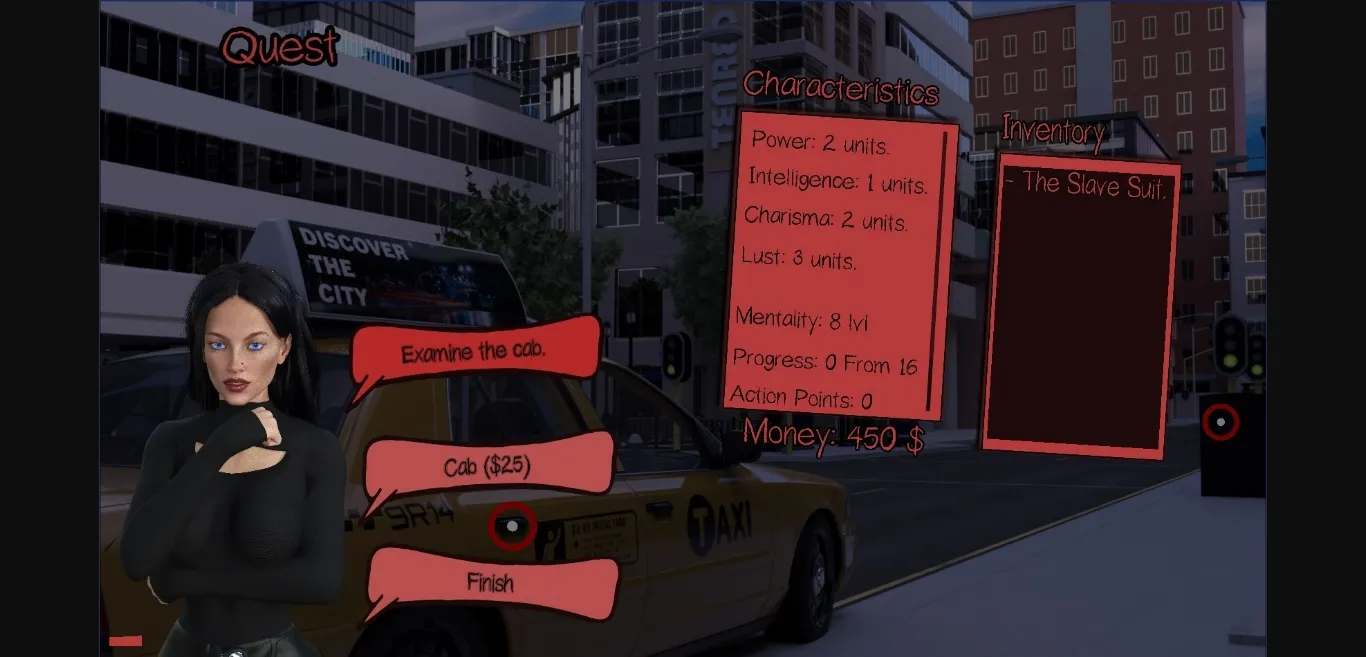
Task: Select "The Slave Suit" inventory item
Action: pos(1086,184)
